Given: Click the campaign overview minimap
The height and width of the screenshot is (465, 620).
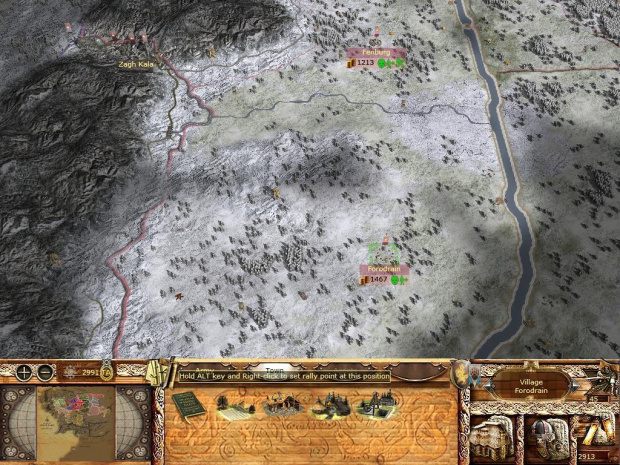Looking at the screenshot, I should click(x=76, y=413).
